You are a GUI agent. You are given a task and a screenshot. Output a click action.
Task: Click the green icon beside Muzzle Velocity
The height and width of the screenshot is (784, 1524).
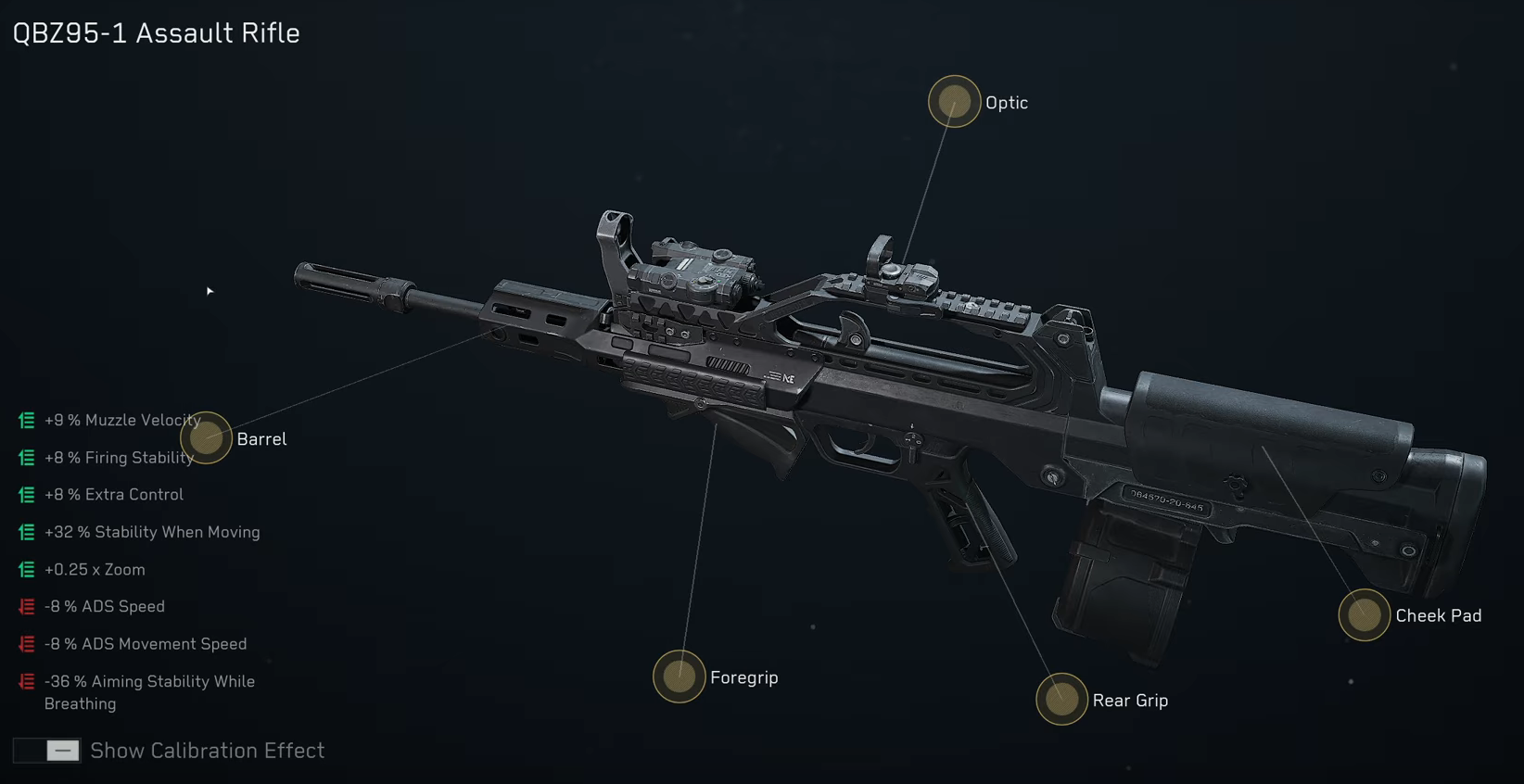click(24, 420)
